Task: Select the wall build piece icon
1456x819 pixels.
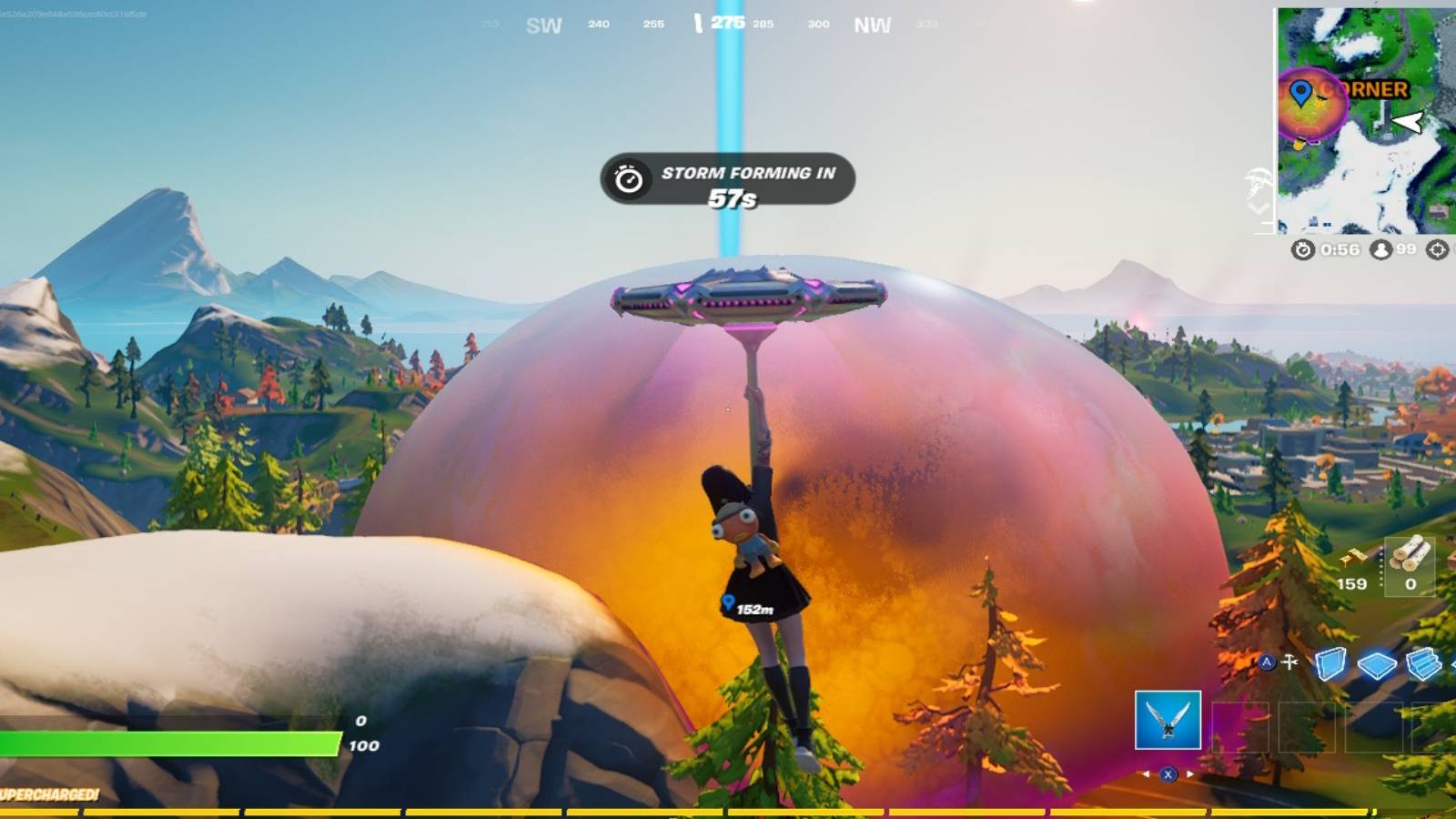Action: (x=1331, y=664)
